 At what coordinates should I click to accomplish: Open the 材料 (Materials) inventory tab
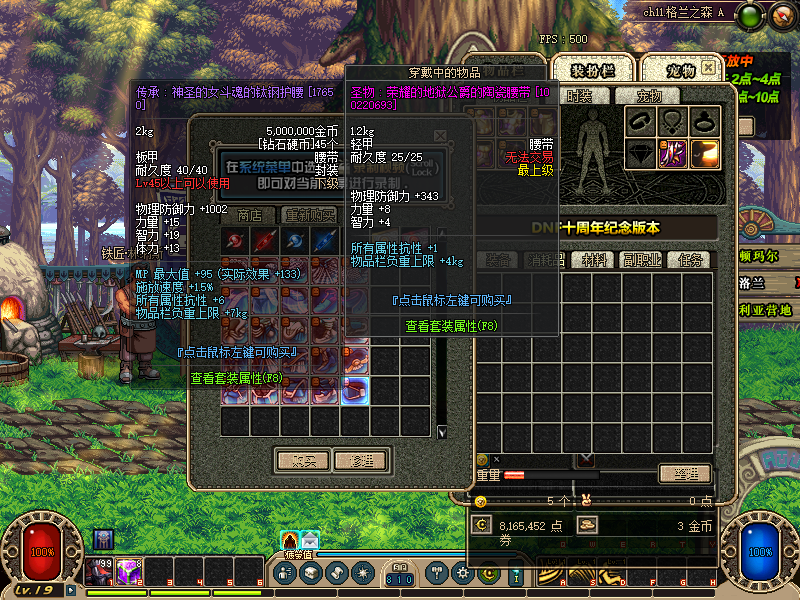click(x=595, y=260)
